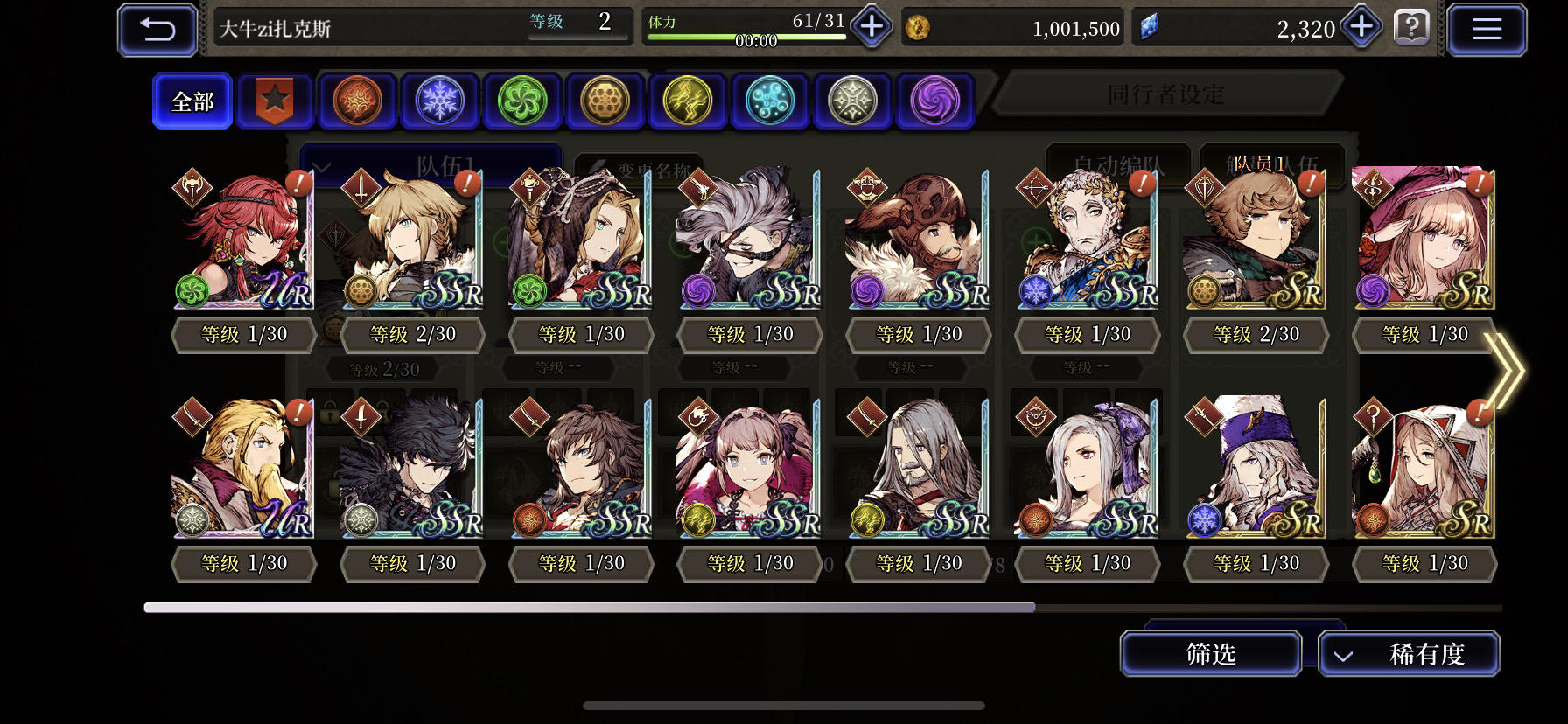The height and width of the screenshot is (724, 1568).
Task: Select the wind element filter icon
Action: 521,101
